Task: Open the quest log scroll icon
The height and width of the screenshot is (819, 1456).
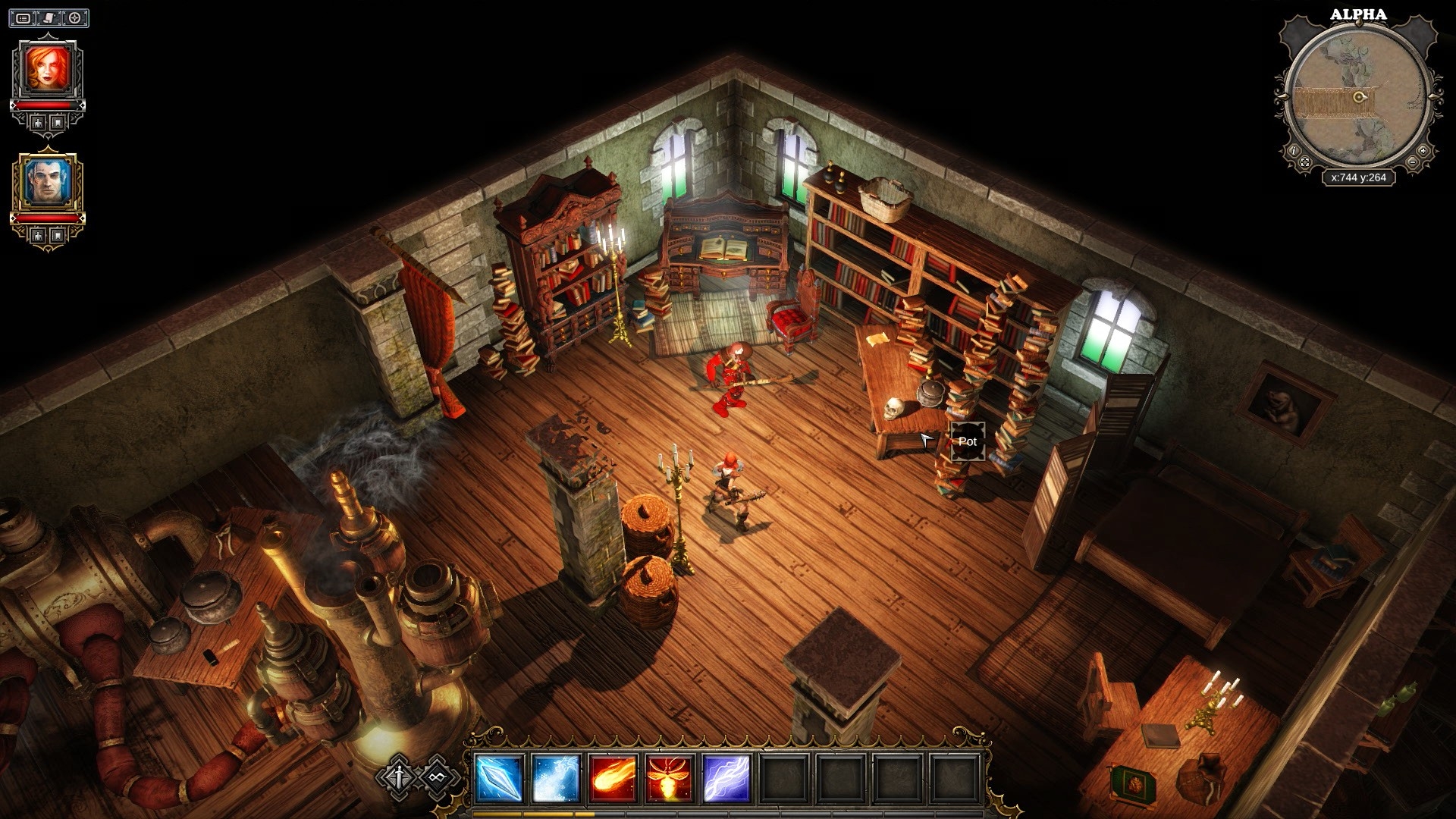Action: tap(49, 17)
